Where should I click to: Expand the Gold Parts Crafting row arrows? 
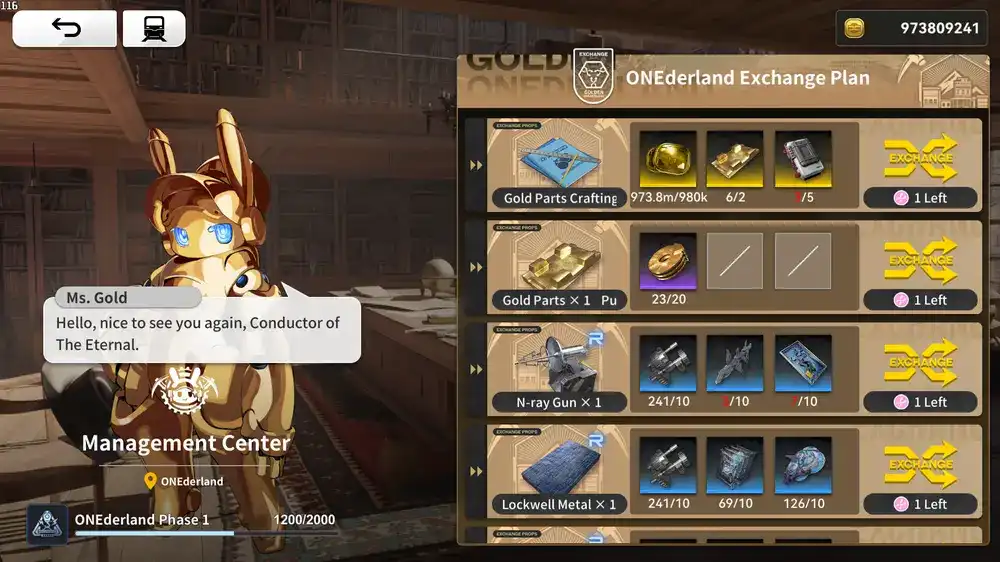(476, 165)
